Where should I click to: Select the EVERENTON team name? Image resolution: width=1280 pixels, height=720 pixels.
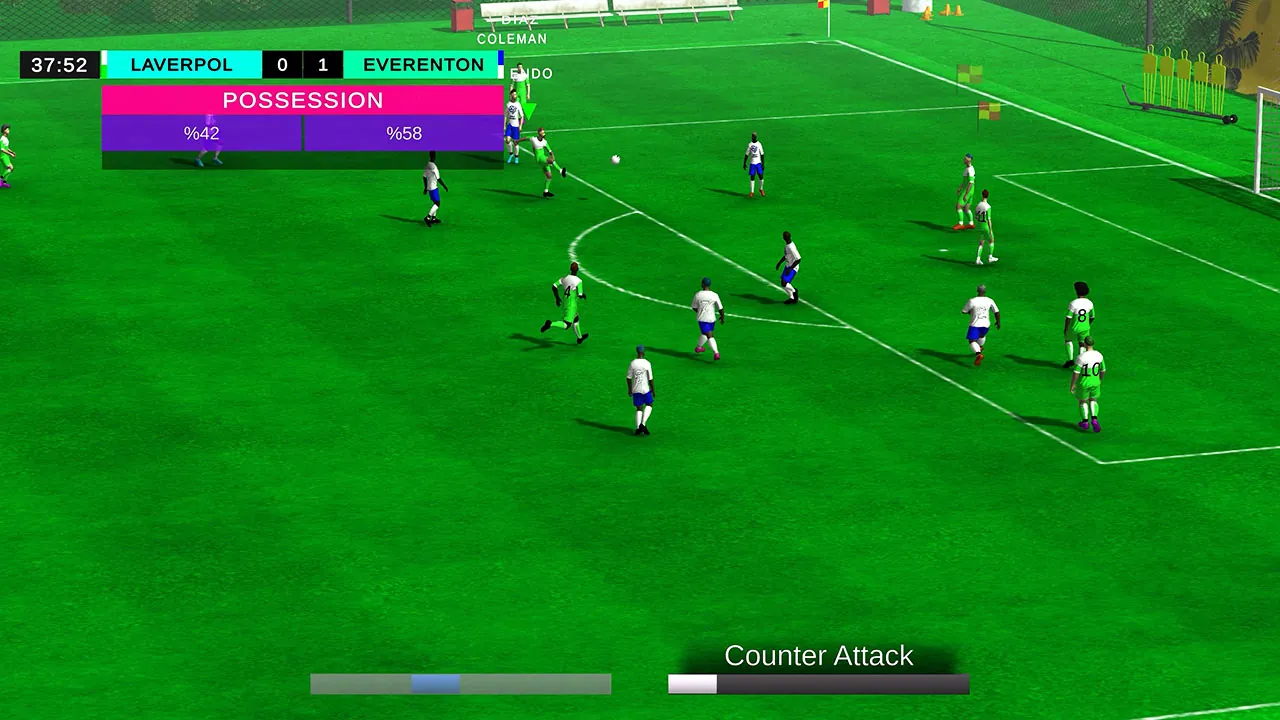click(424, 64)
